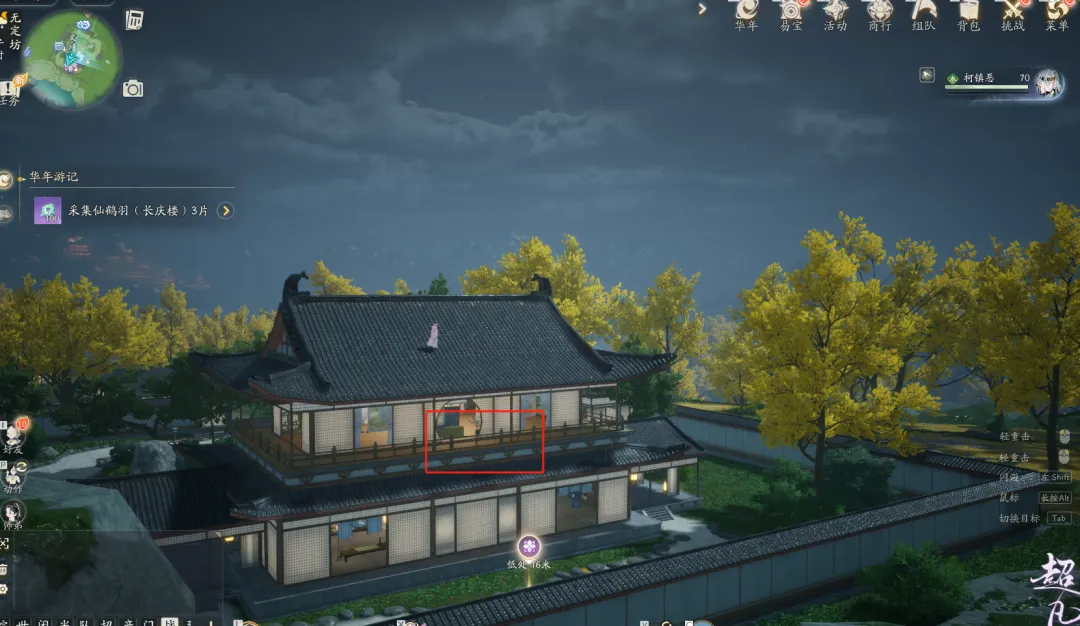Click the 任务 quest icon
1080x626 pixels.
[x=10, y=92]
